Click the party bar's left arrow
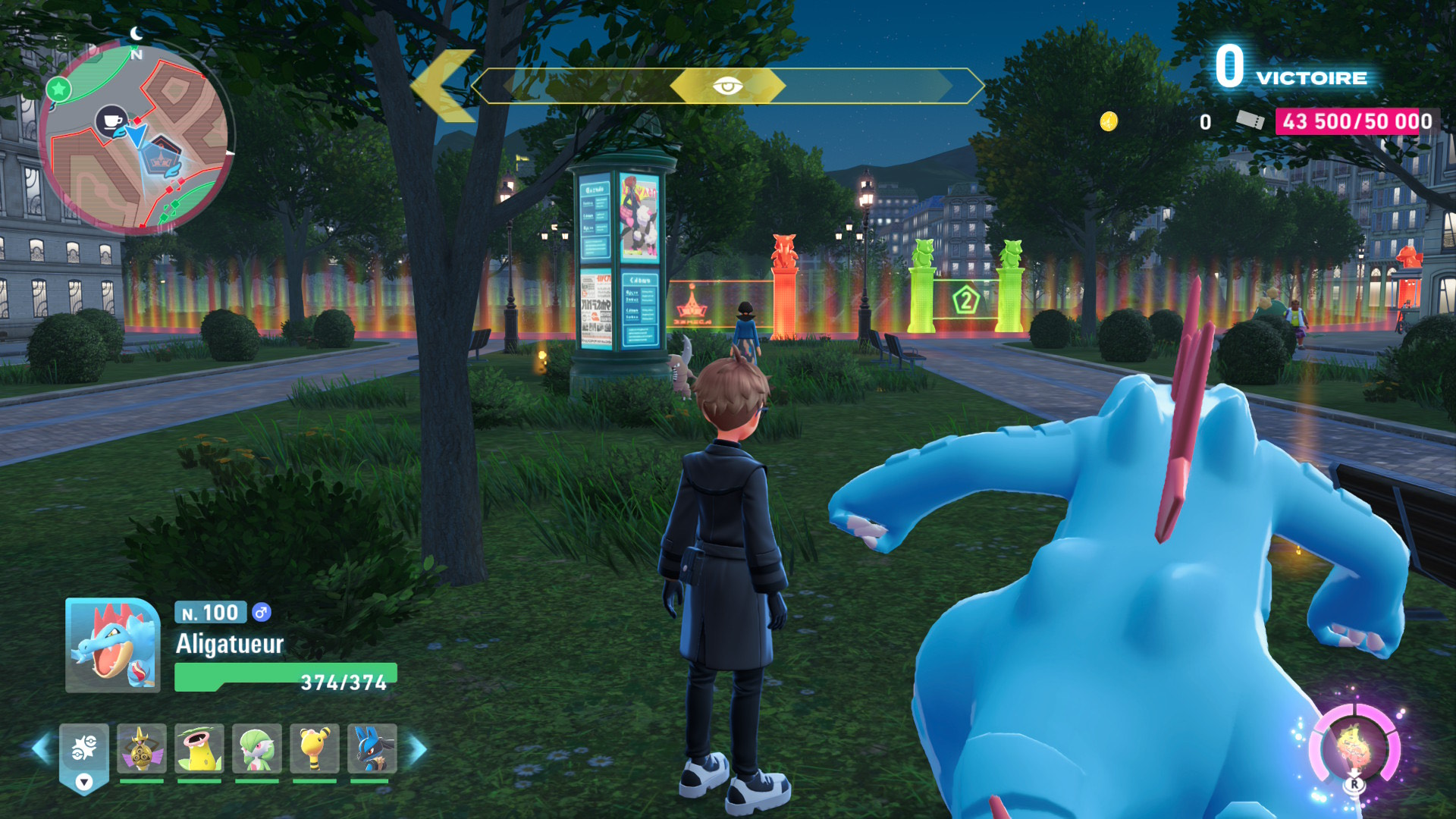 click(41, 748)
